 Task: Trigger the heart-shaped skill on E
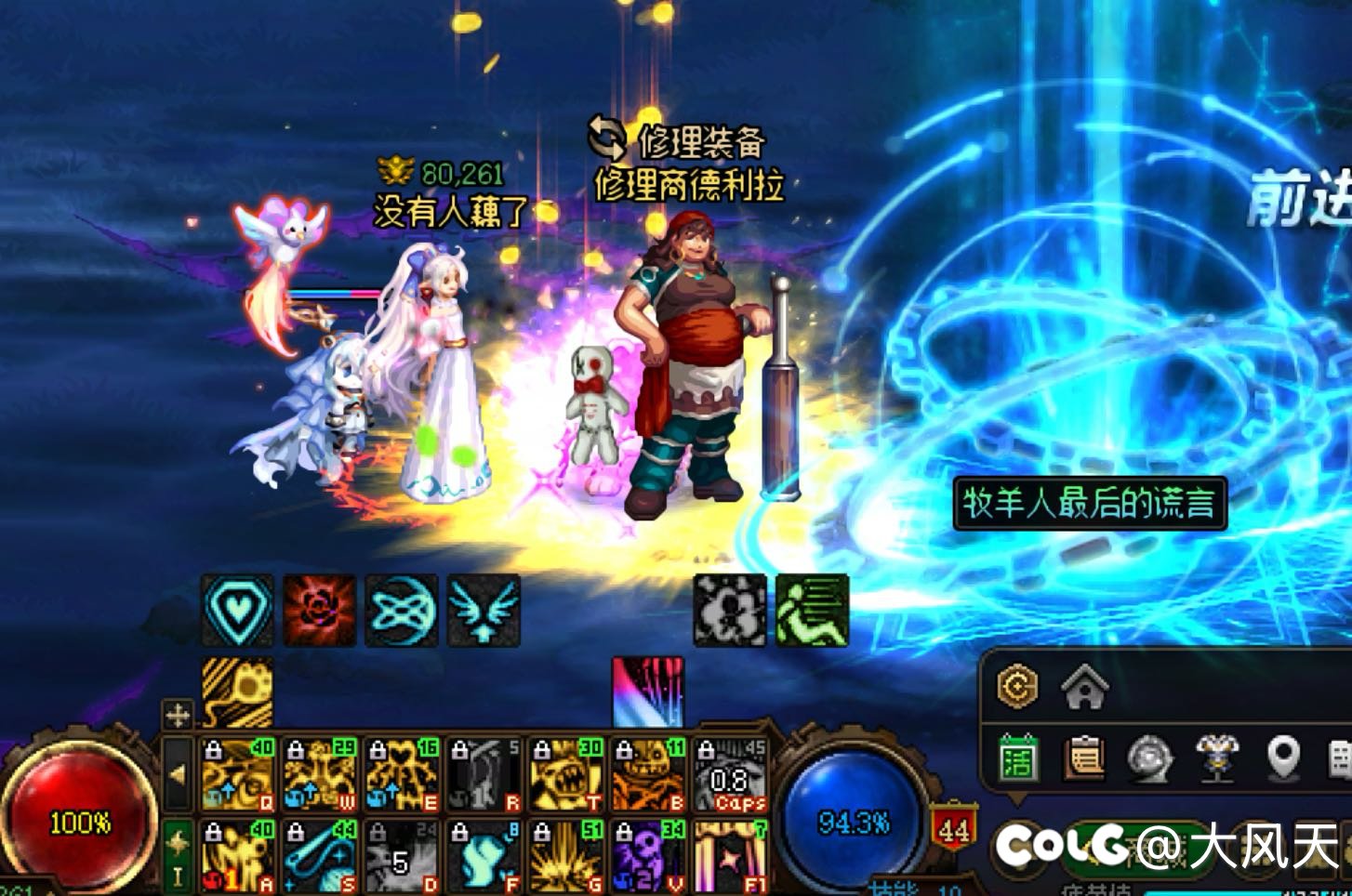402,775
